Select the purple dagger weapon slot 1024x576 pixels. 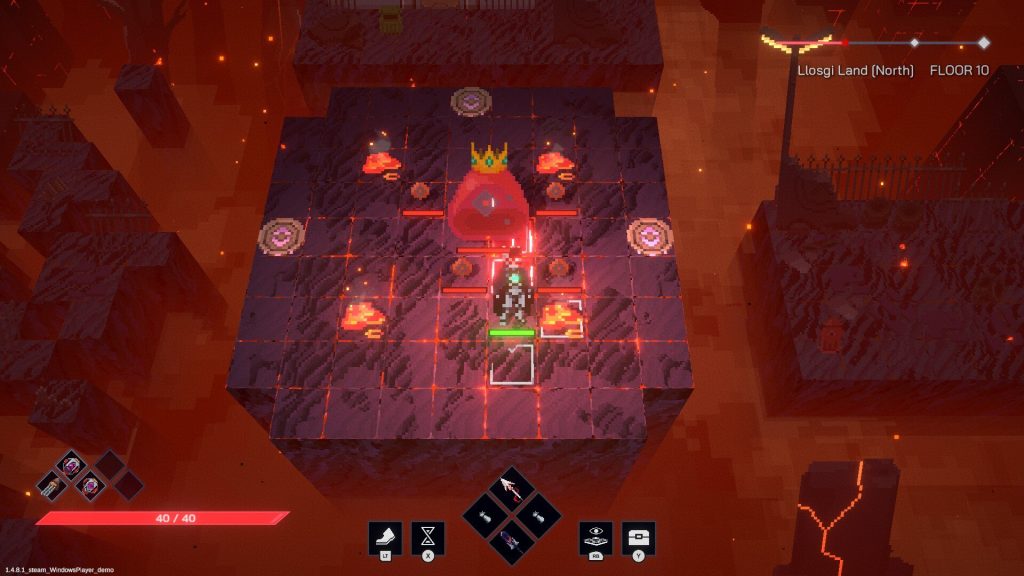[511, 541]
